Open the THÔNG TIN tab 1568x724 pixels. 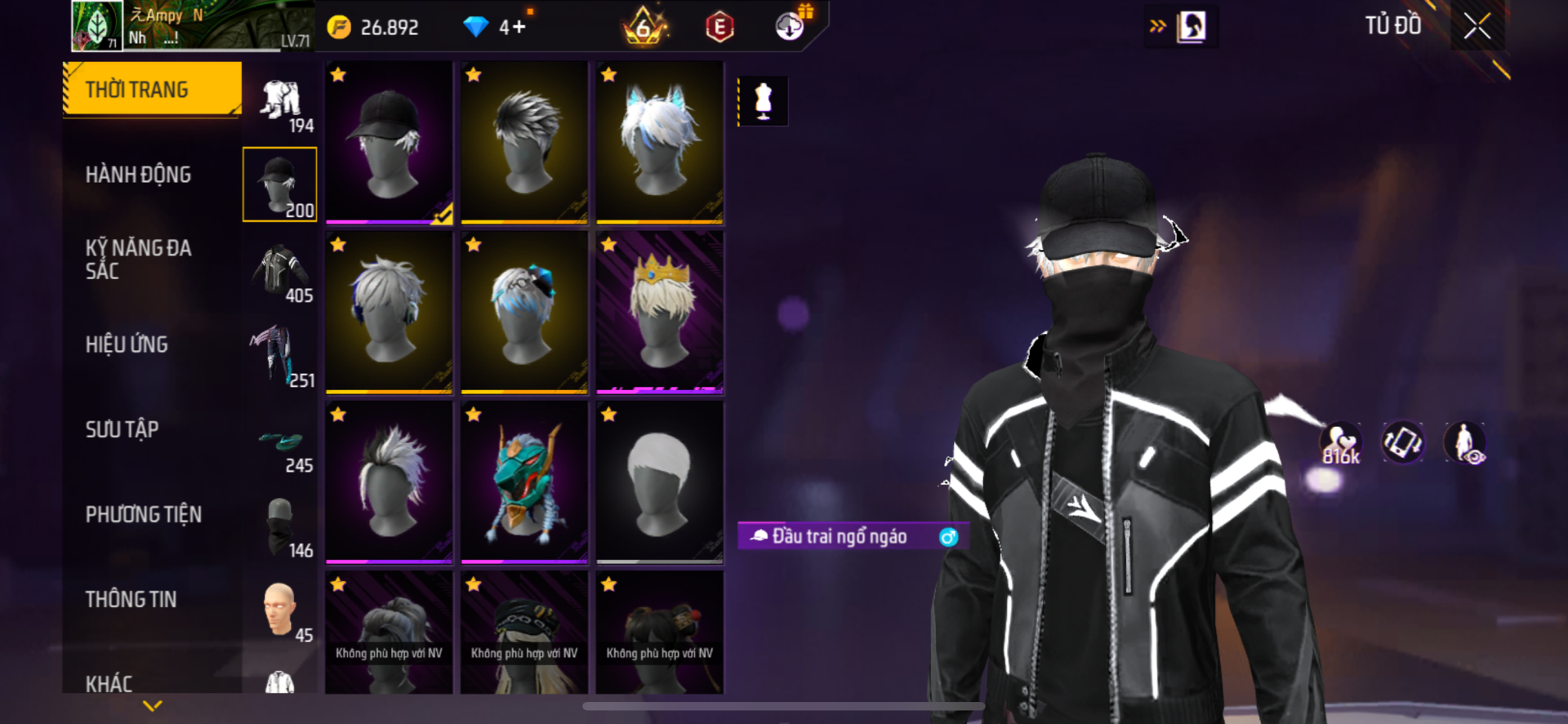tap(131, 599)
